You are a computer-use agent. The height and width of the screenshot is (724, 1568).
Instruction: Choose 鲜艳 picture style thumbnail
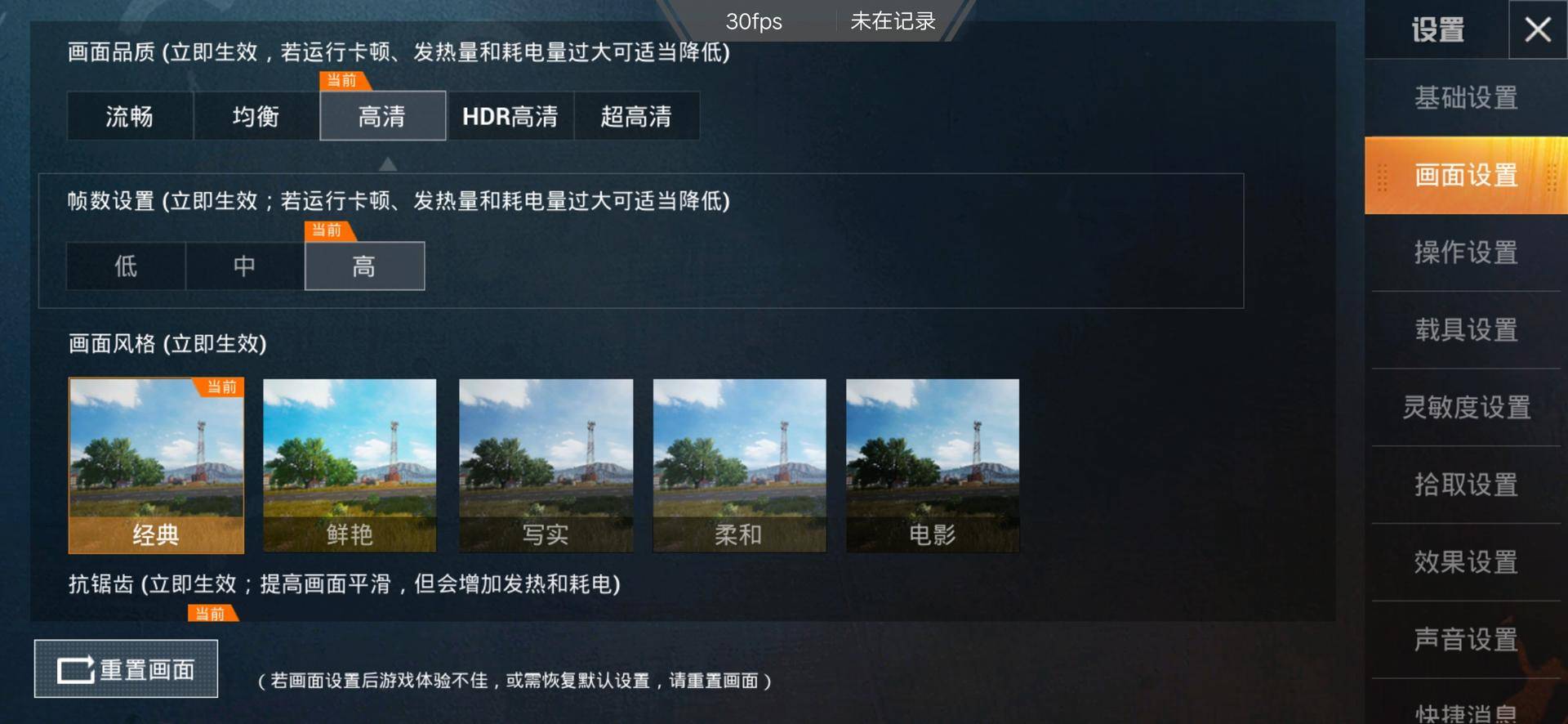(350, 466)
